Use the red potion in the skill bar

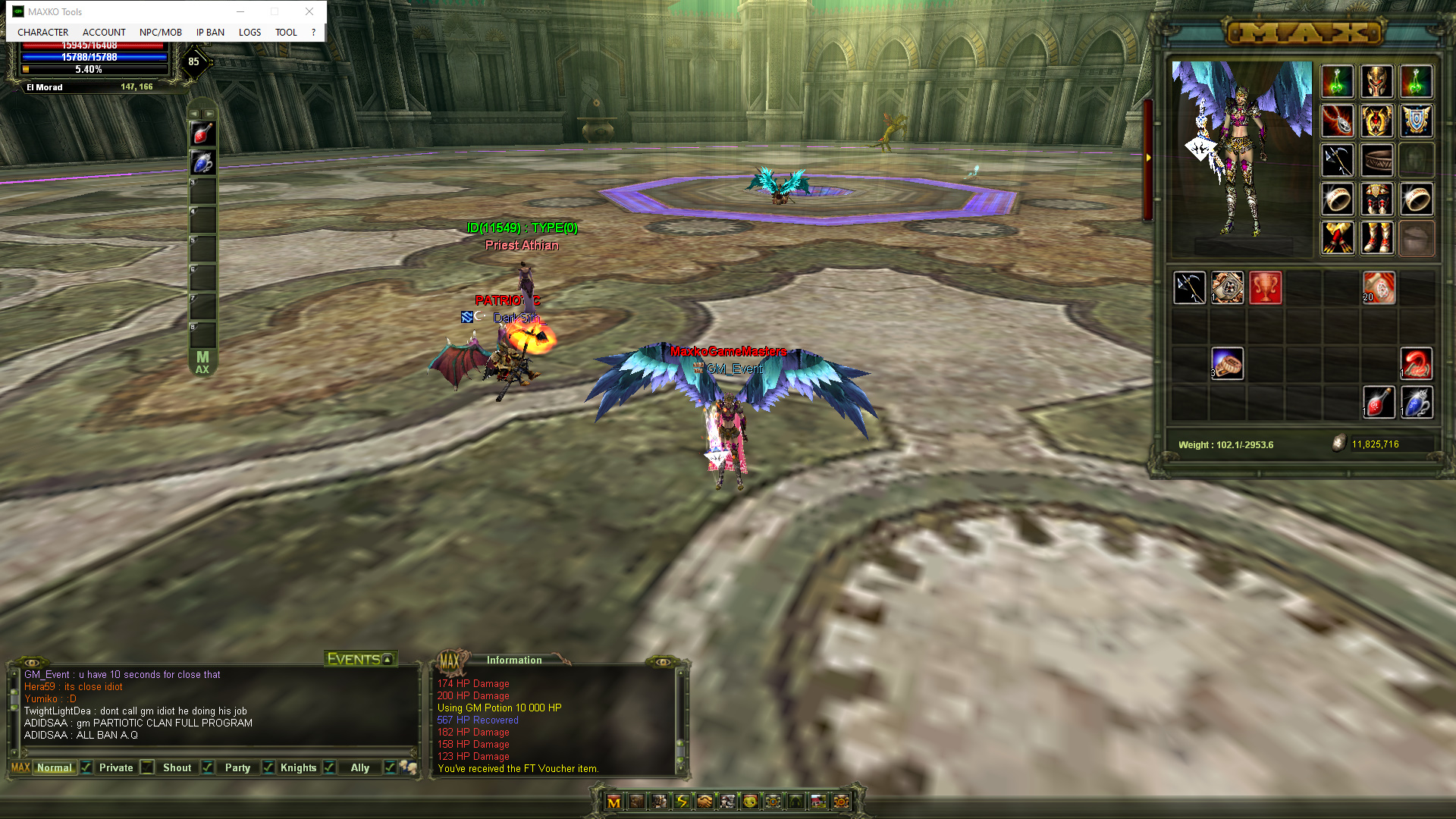pyautogui.click(x=202, y=133)
